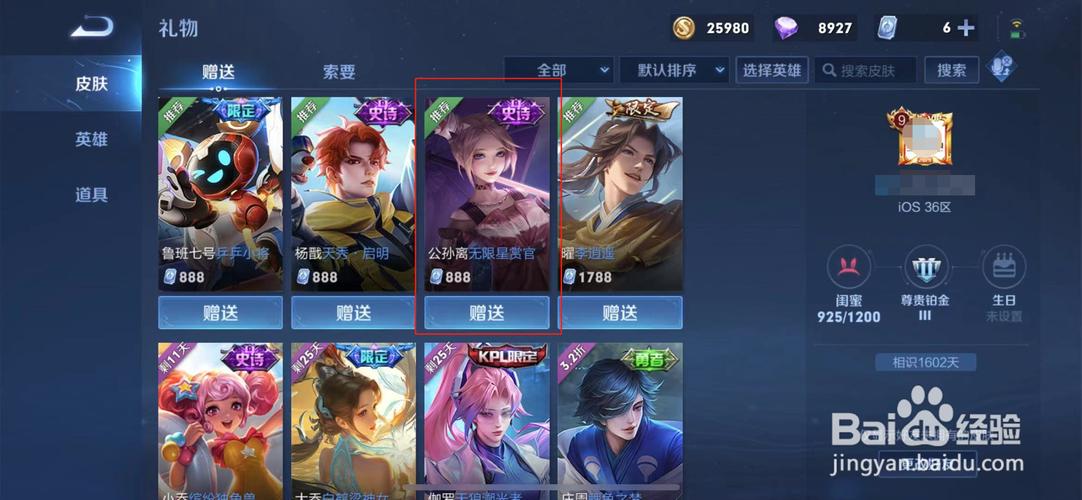
Task: Focus the 搜索皮肤 search field
Action: 866,70
